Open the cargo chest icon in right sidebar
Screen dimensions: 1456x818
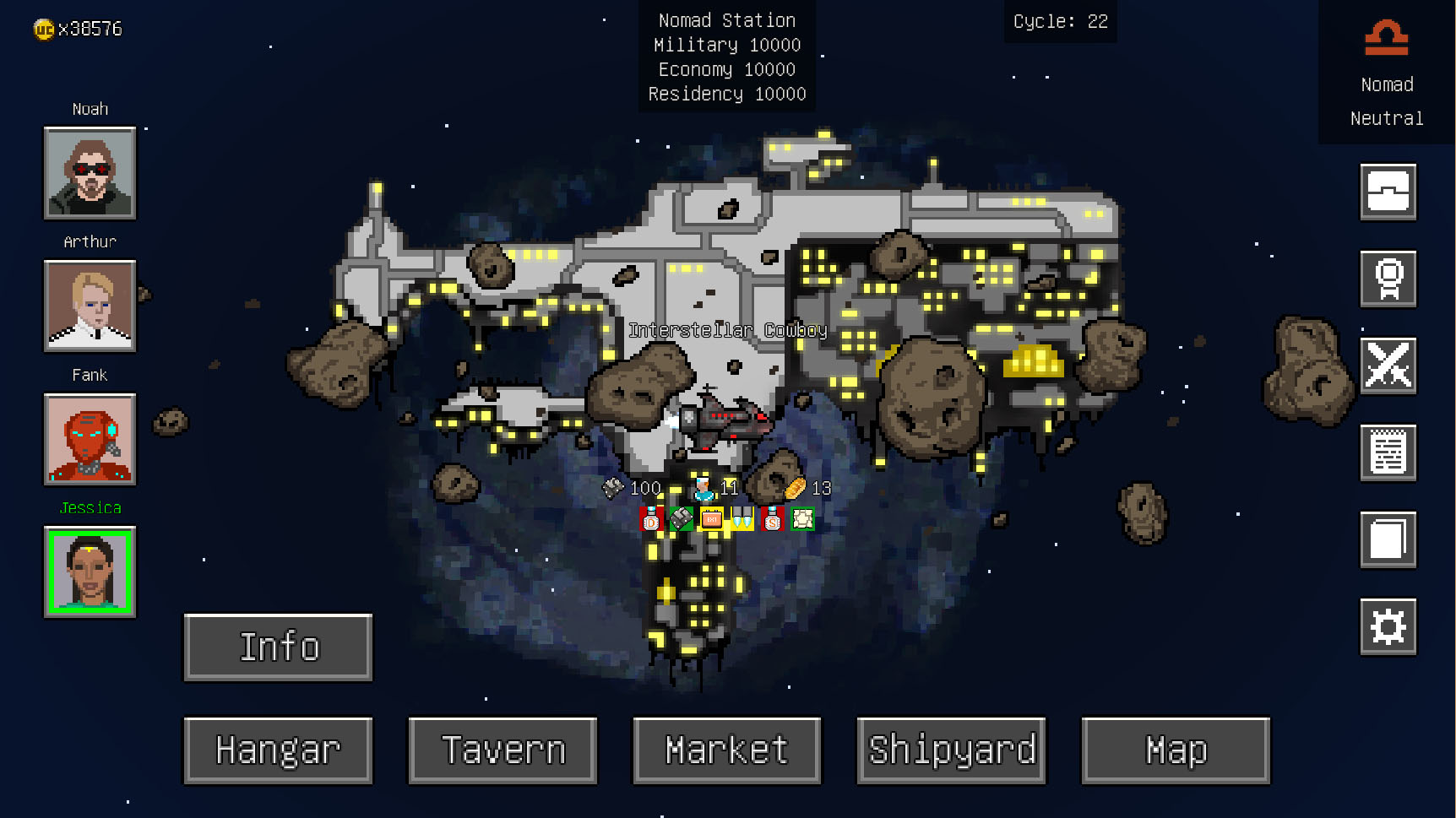point(1388,191)
